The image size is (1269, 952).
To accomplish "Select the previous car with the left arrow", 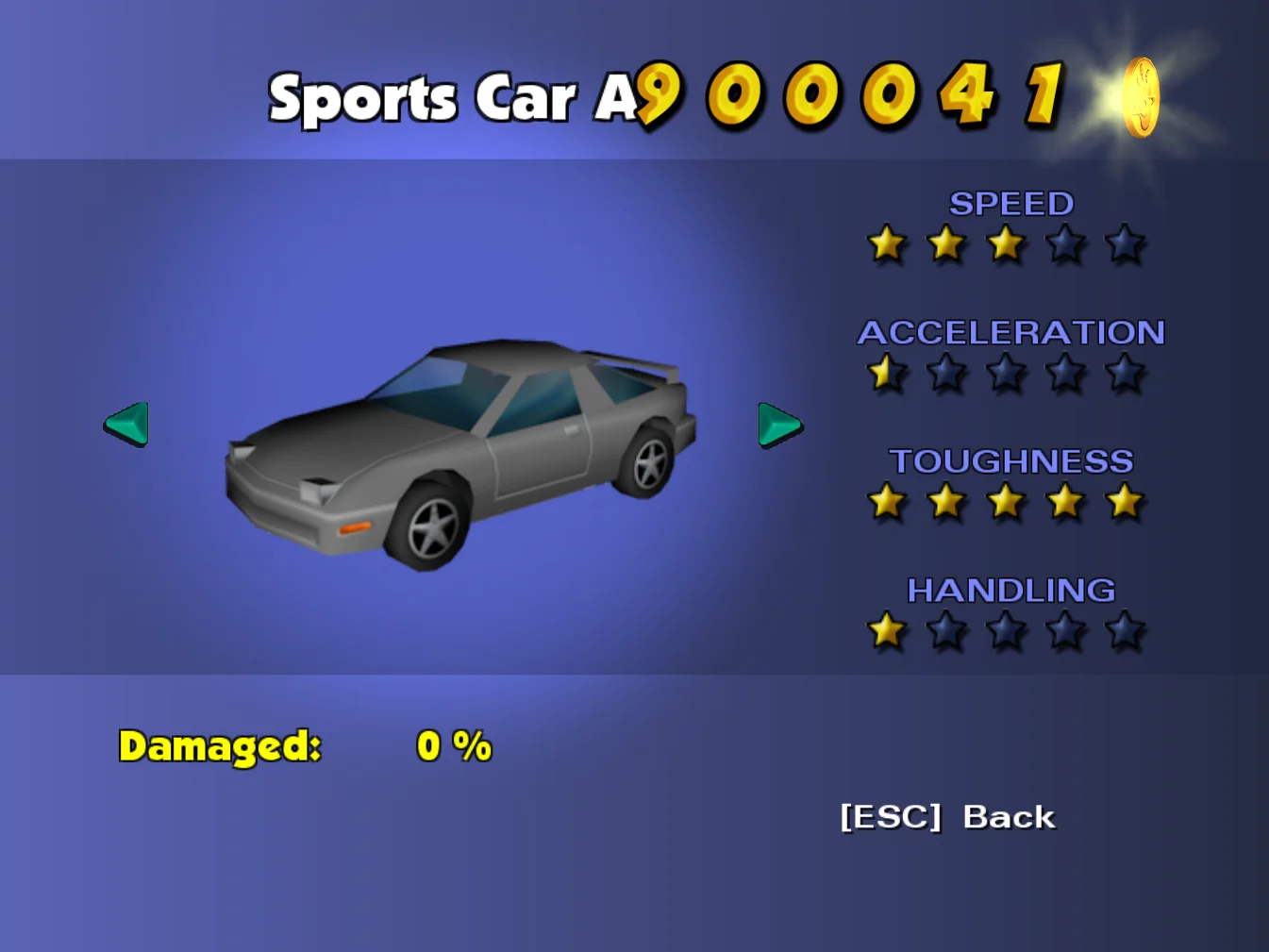I will click(127, 424).
